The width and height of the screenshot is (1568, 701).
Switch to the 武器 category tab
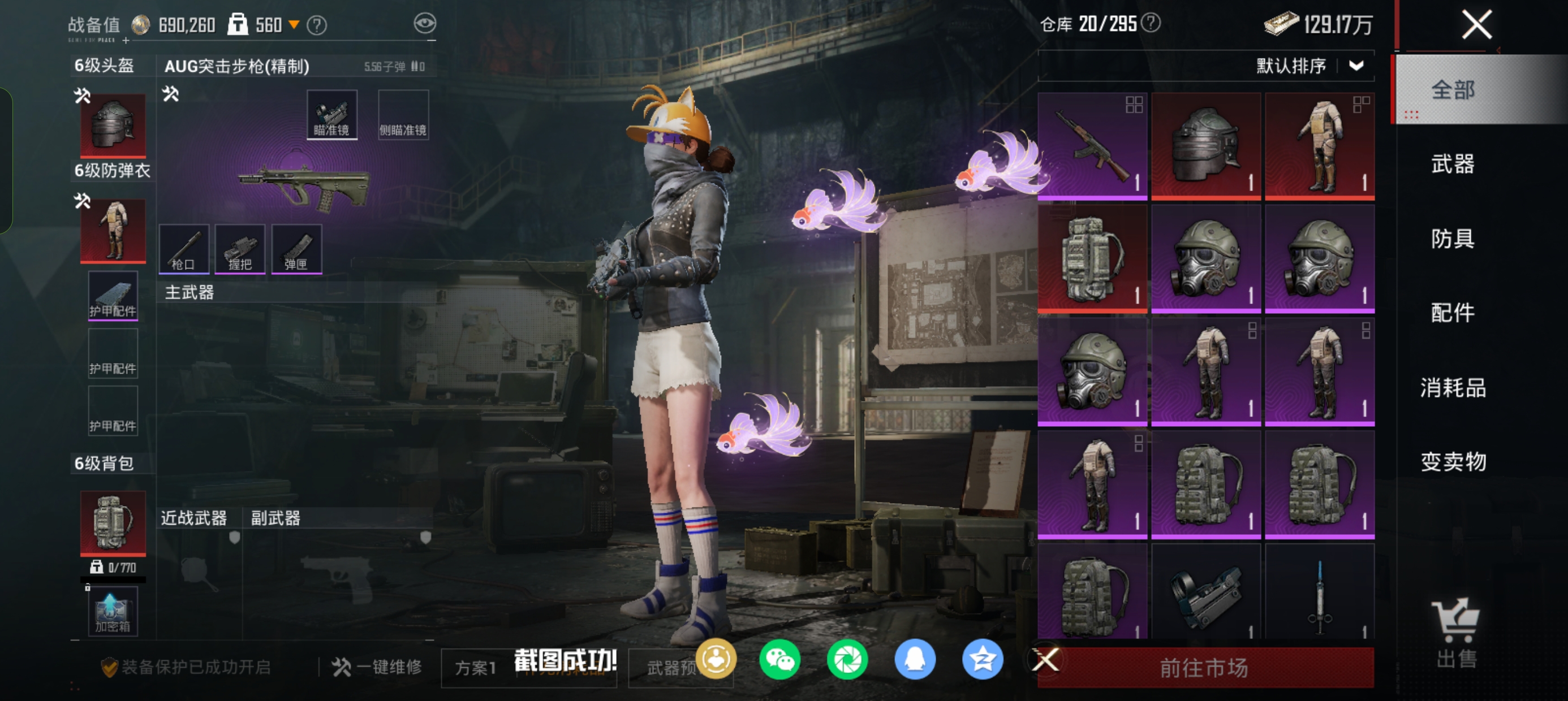1453,165
